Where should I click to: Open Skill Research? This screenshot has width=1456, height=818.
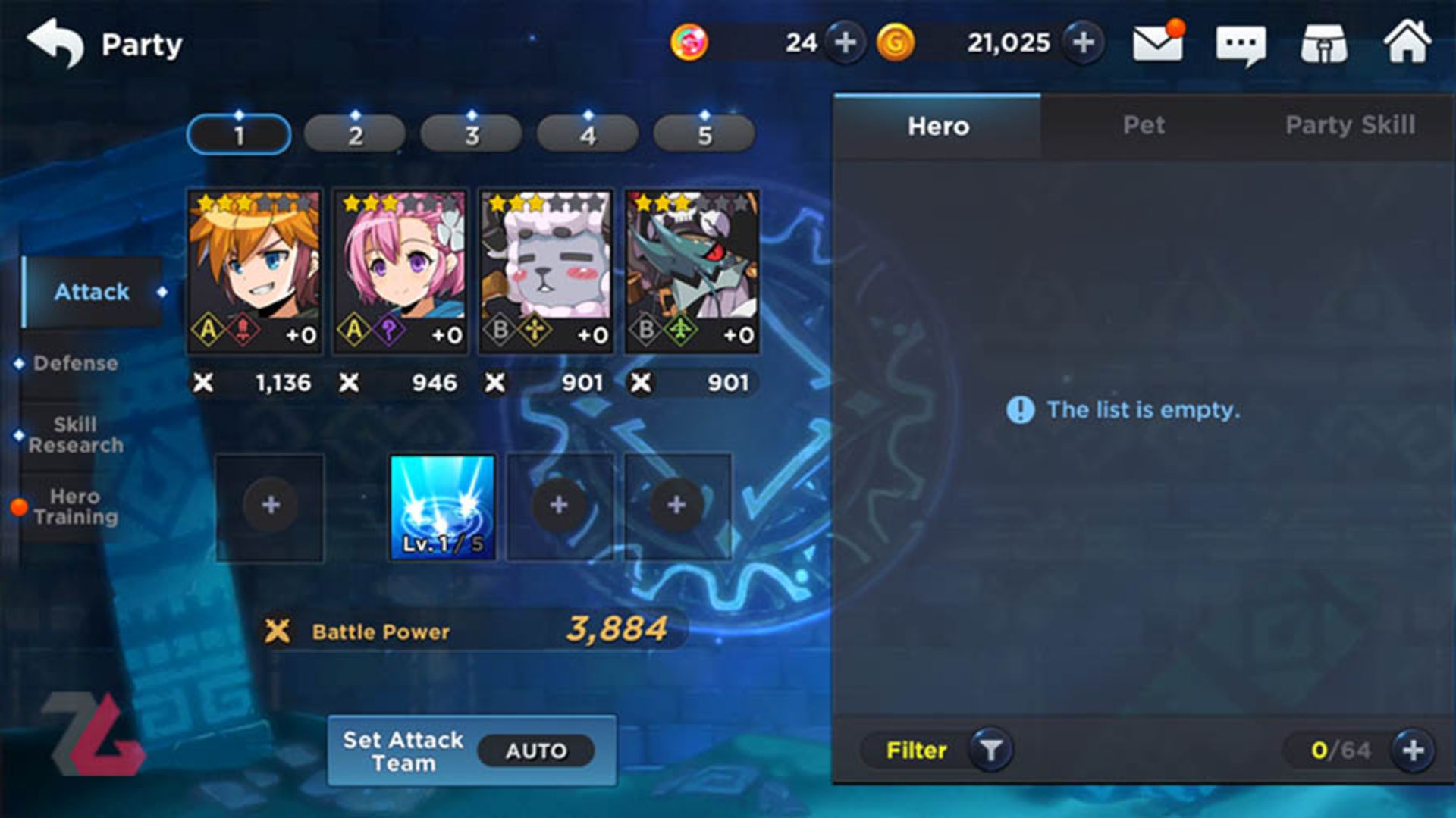[x=76, y=434]
